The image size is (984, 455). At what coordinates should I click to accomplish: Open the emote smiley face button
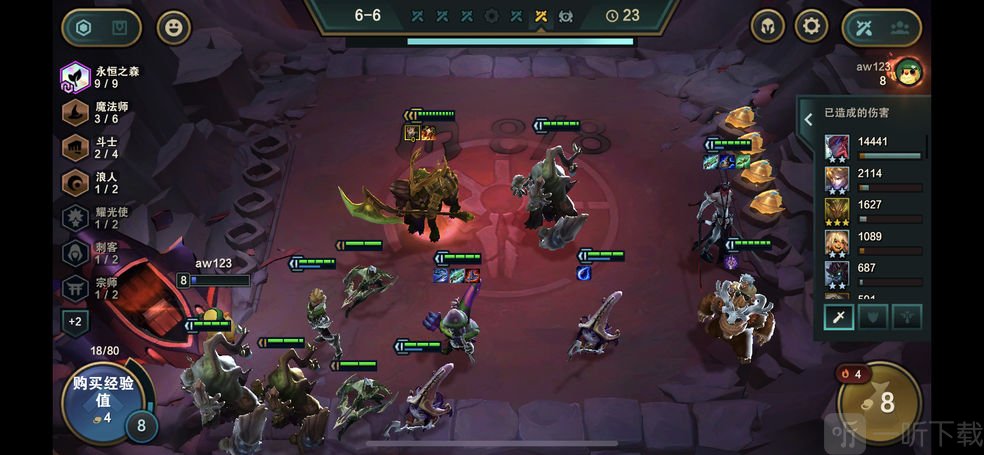[174, 27]
